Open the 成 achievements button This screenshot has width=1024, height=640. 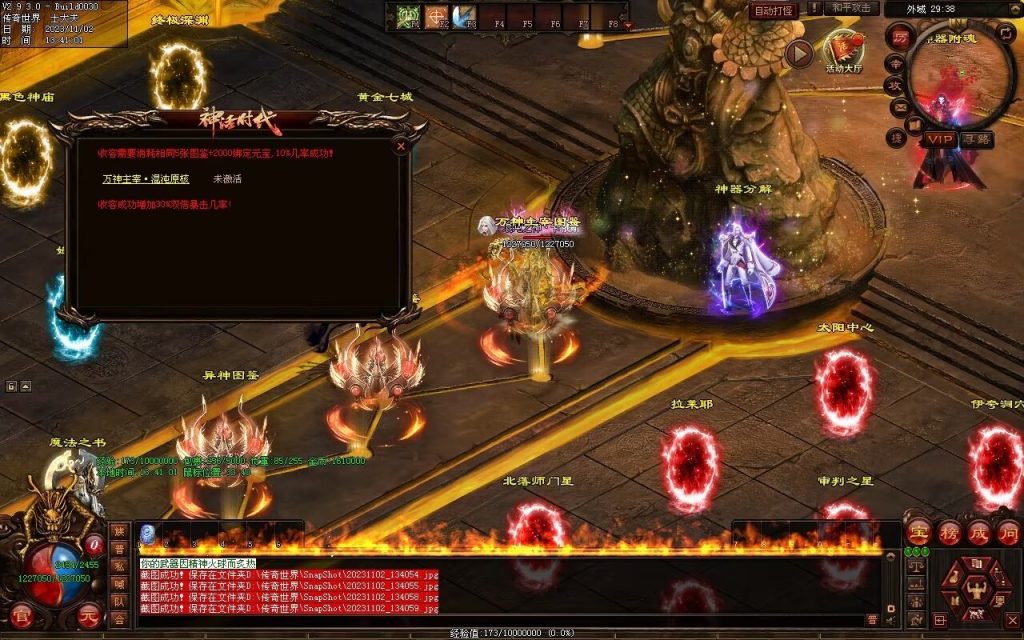tap(979, 531)
